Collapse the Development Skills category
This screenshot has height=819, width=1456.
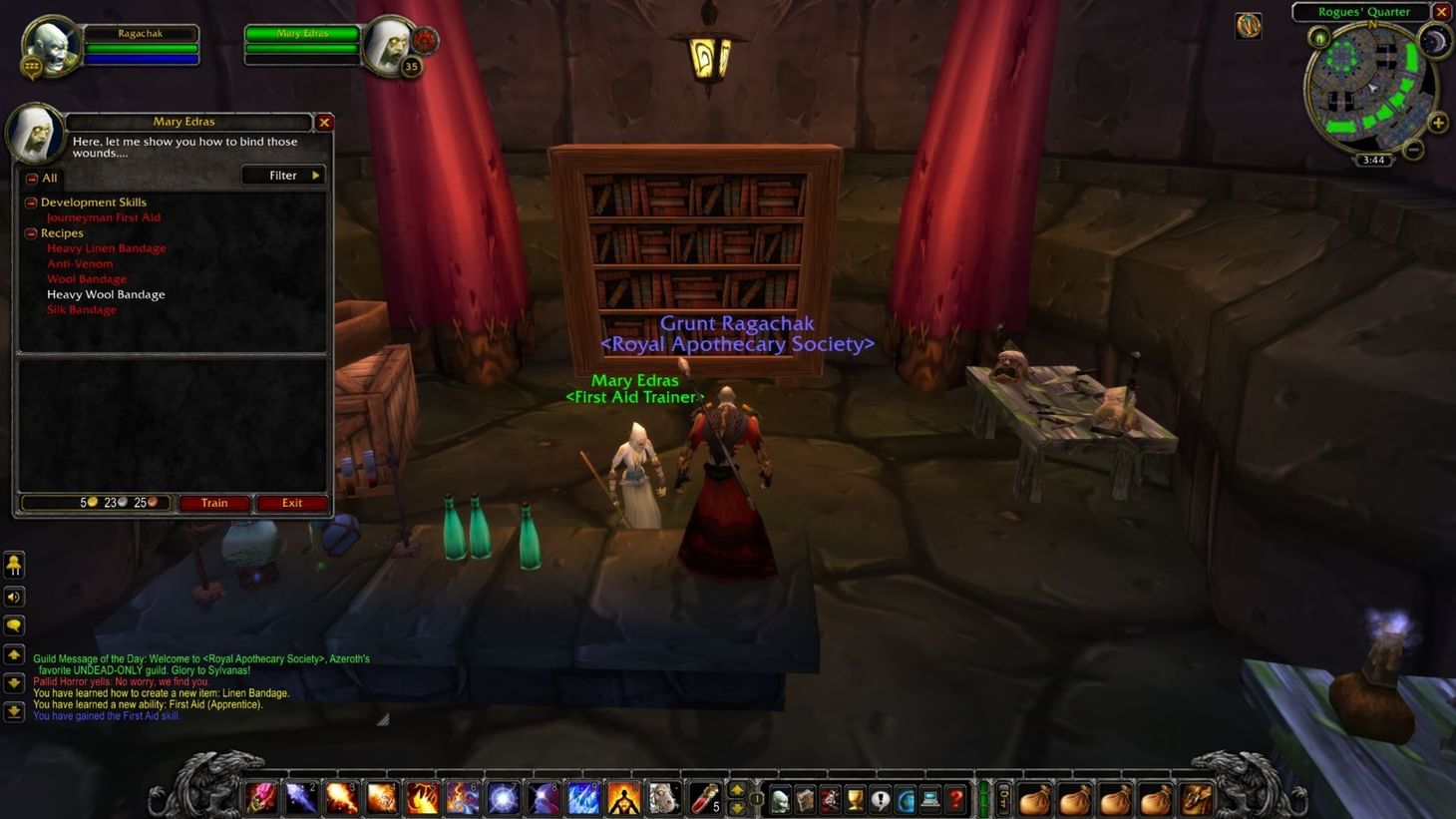(x=31, y=202)
